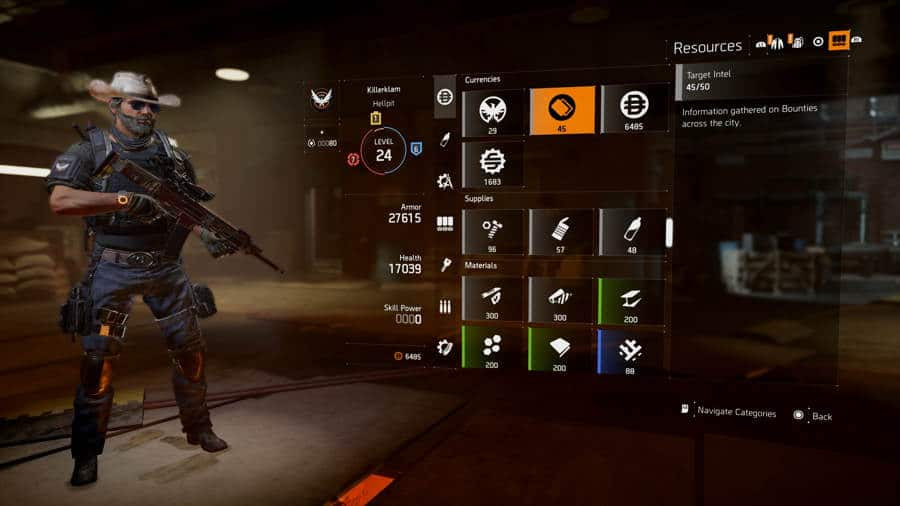Select the dotted cluster material tile
This screenshot has height=506, width=900.
pyautogui.click(x=493, y=351)
